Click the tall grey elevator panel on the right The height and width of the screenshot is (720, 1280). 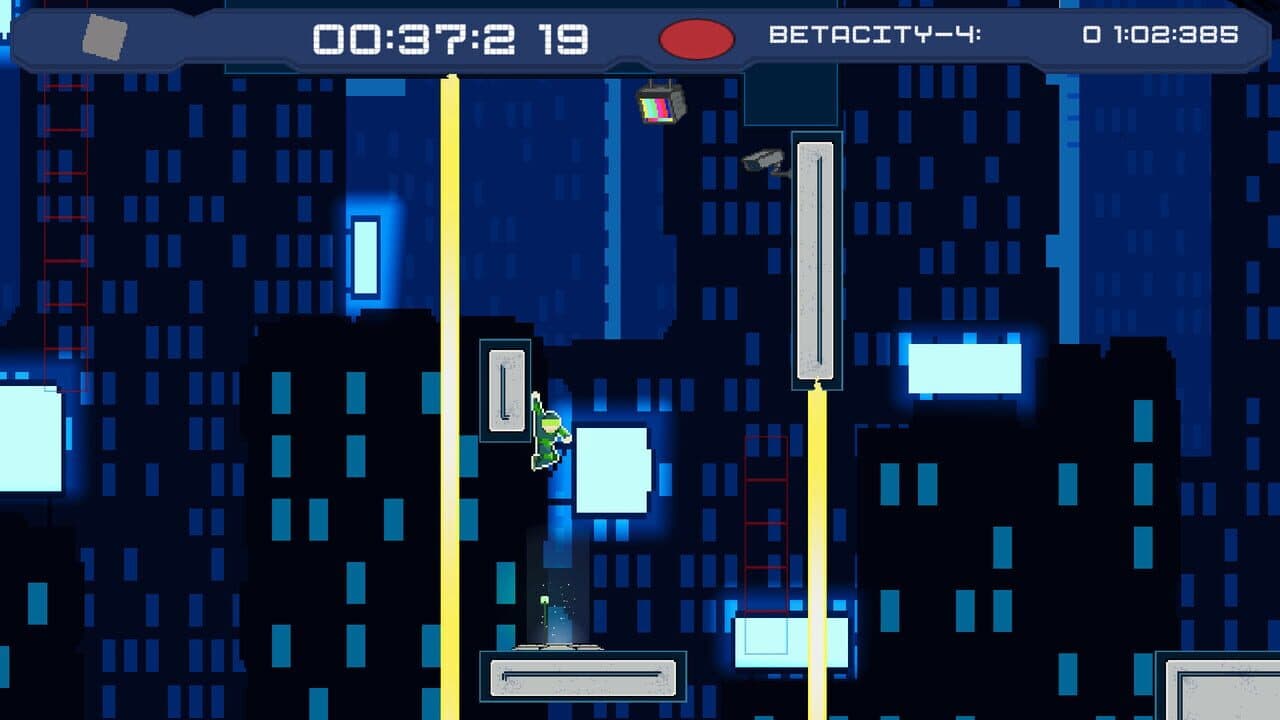(x=817, y=260)
